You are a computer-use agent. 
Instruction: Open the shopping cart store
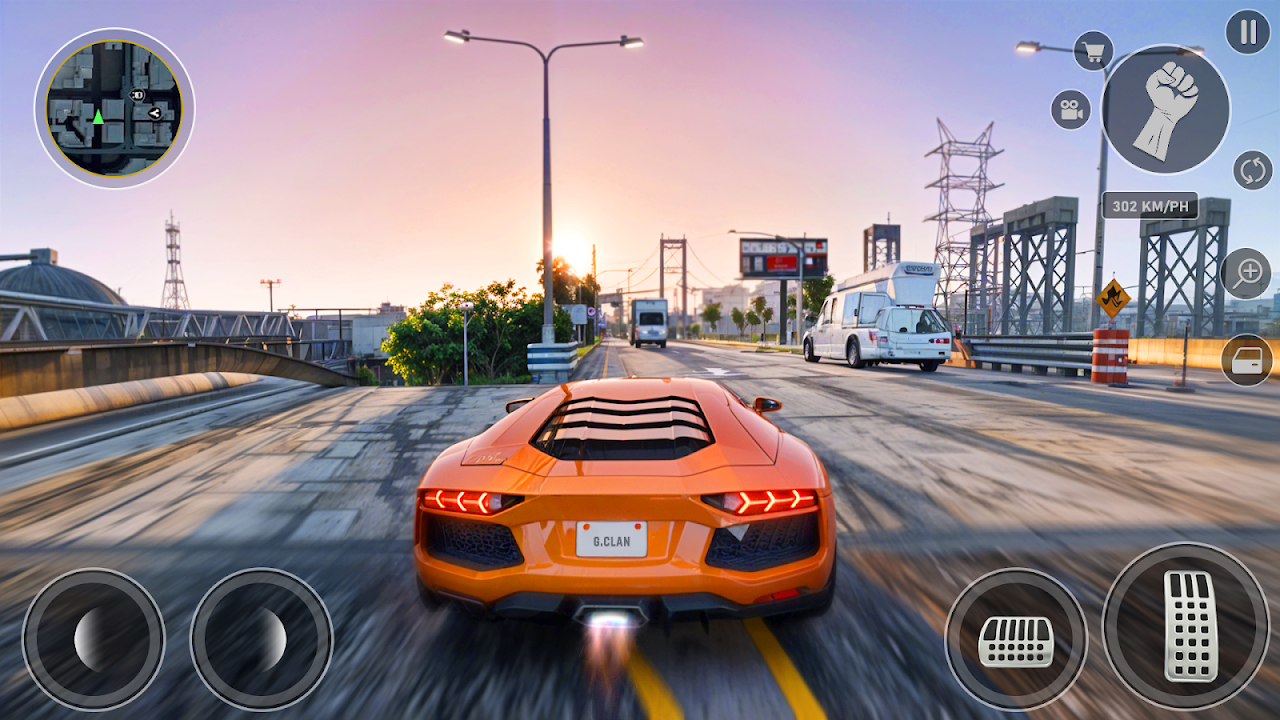1093,51
